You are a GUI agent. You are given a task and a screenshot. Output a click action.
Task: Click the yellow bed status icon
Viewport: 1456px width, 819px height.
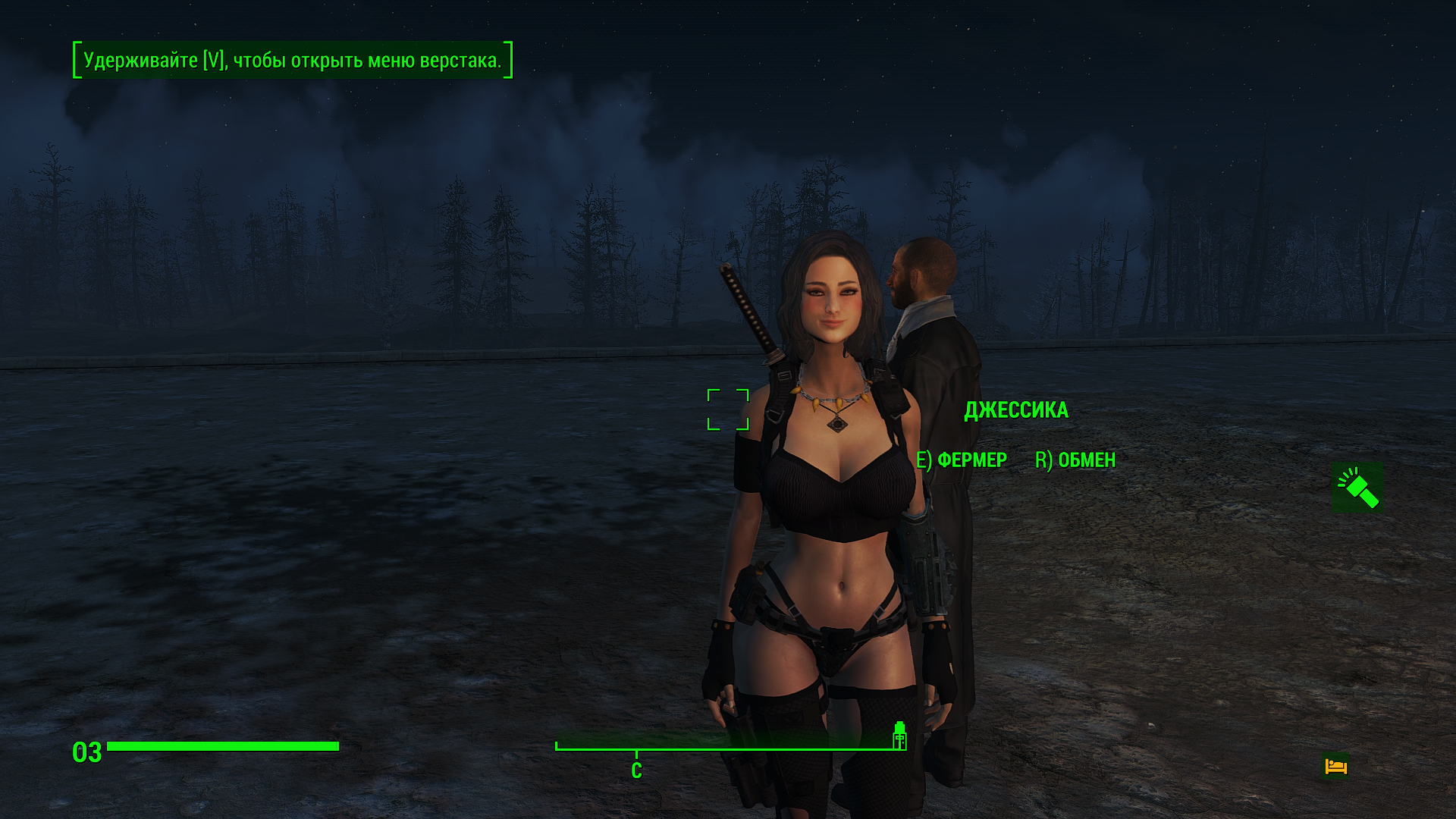click(1336, 766)
